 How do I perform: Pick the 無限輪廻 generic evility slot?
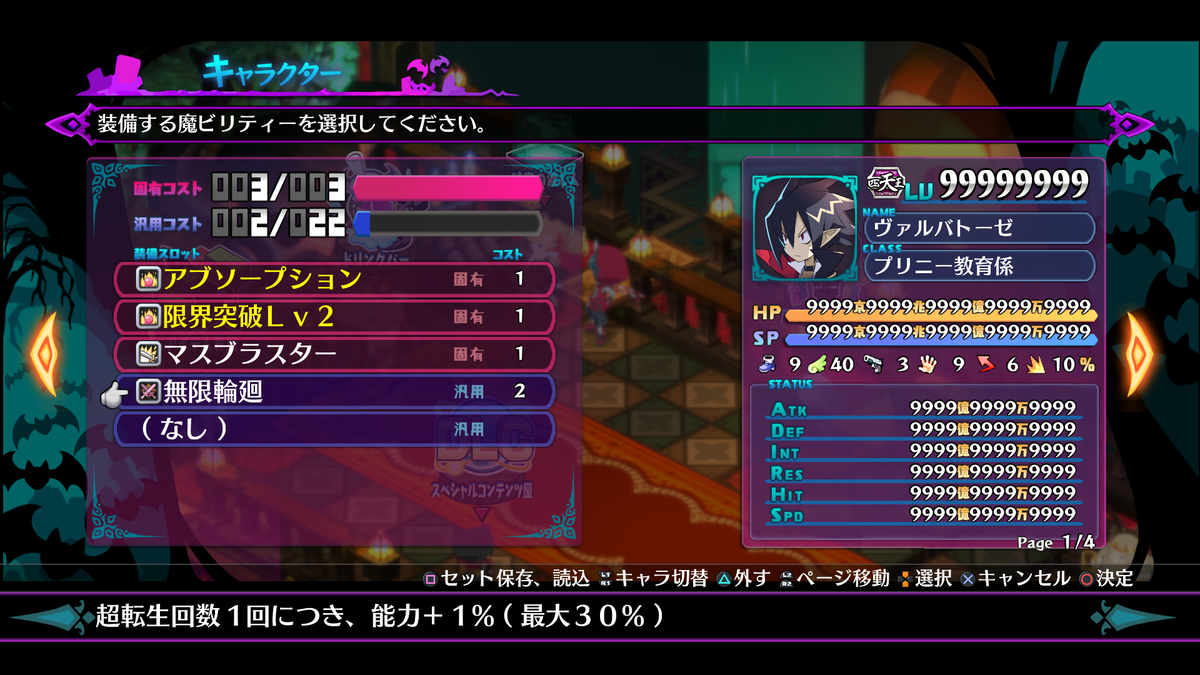click(334, 392)
